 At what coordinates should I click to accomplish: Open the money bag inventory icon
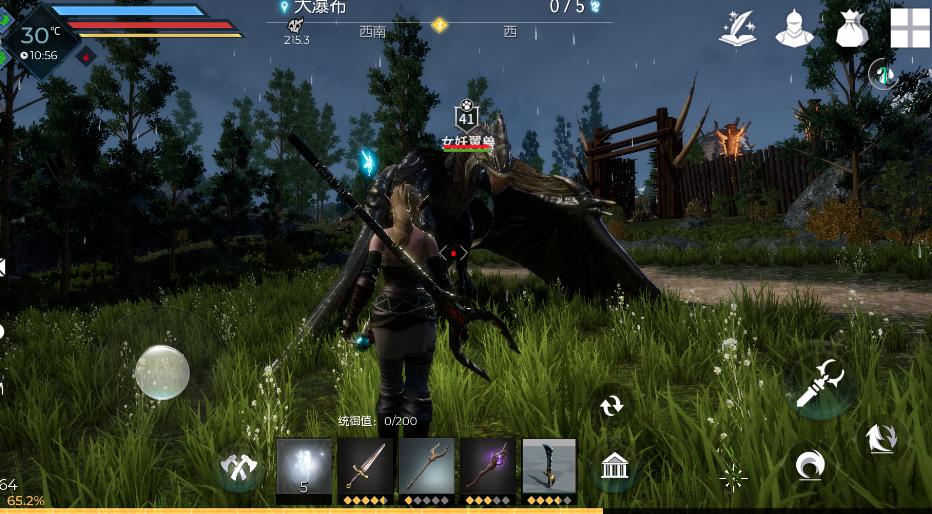[x=851, y=28]
